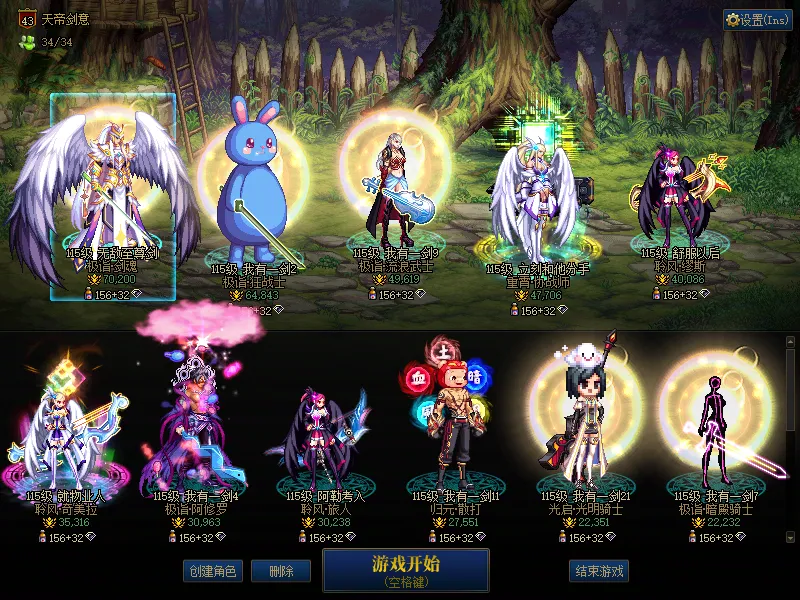Open the 设置 settings menu

click(x=757, y=19)
